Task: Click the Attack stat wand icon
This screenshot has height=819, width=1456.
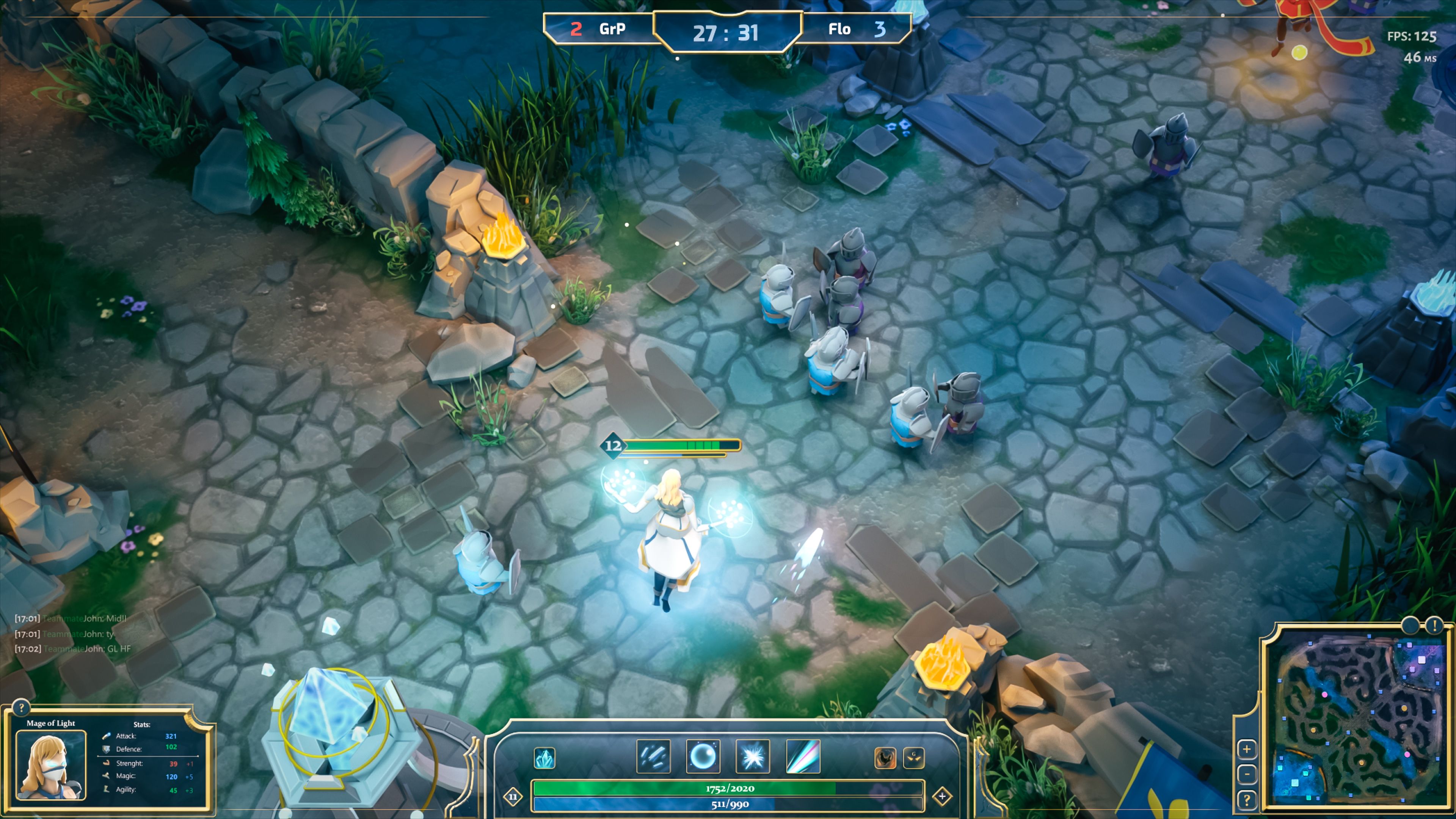Action: [x=105, y=736]
